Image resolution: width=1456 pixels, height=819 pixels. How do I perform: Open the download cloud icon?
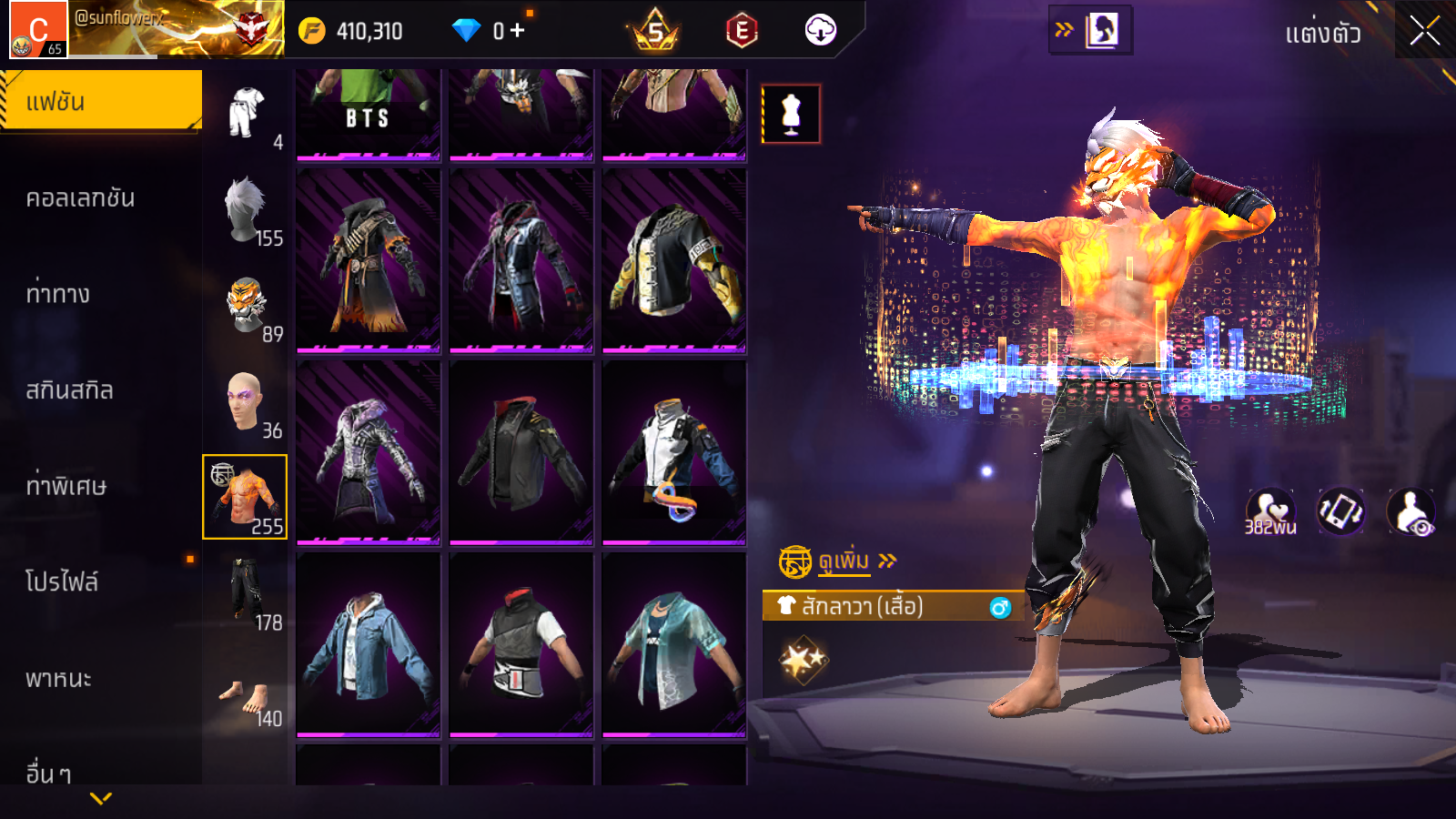pos(820,30)
